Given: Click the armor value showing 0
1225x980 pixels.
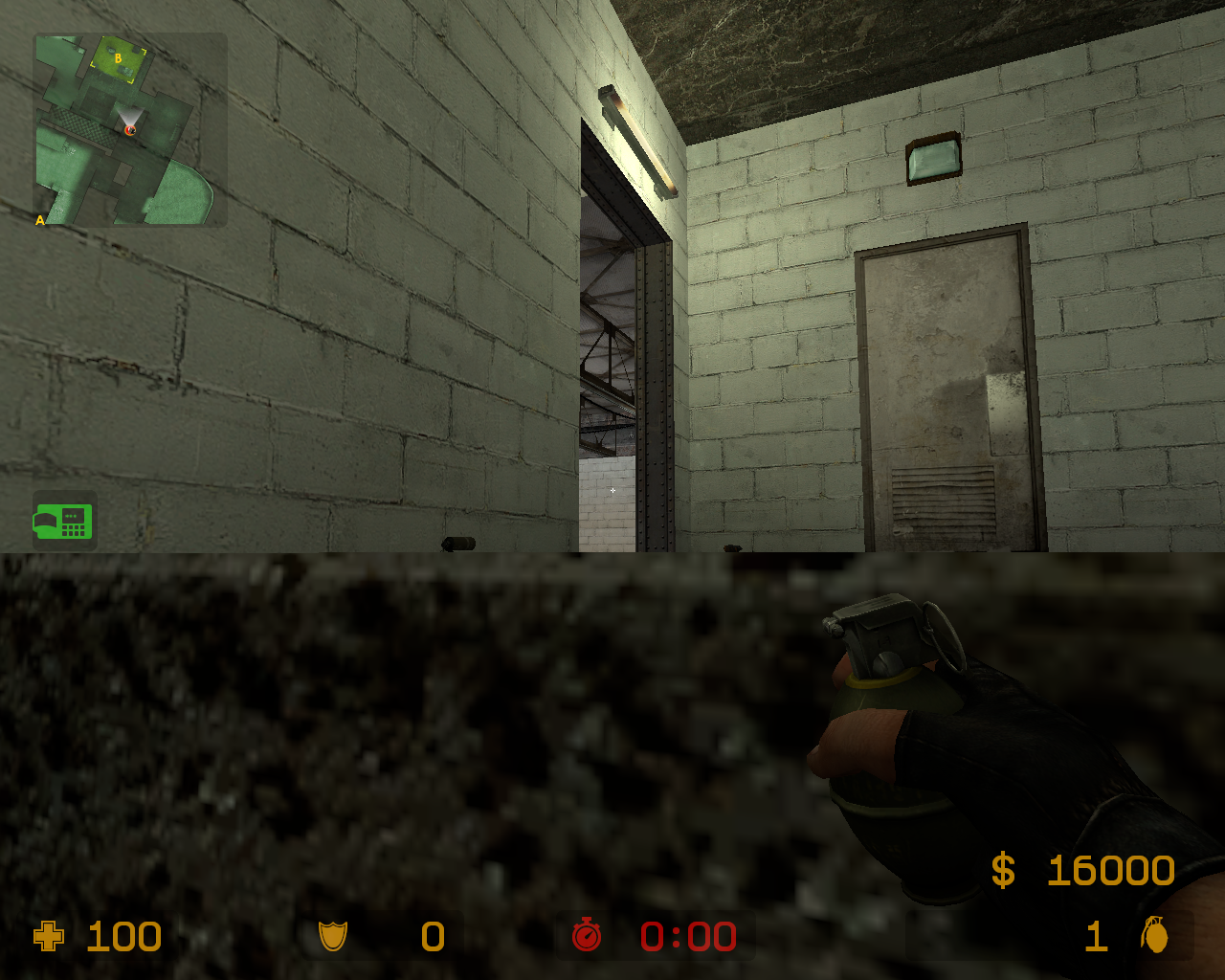Looking at the screenshot, I should [x=431, y=937].
